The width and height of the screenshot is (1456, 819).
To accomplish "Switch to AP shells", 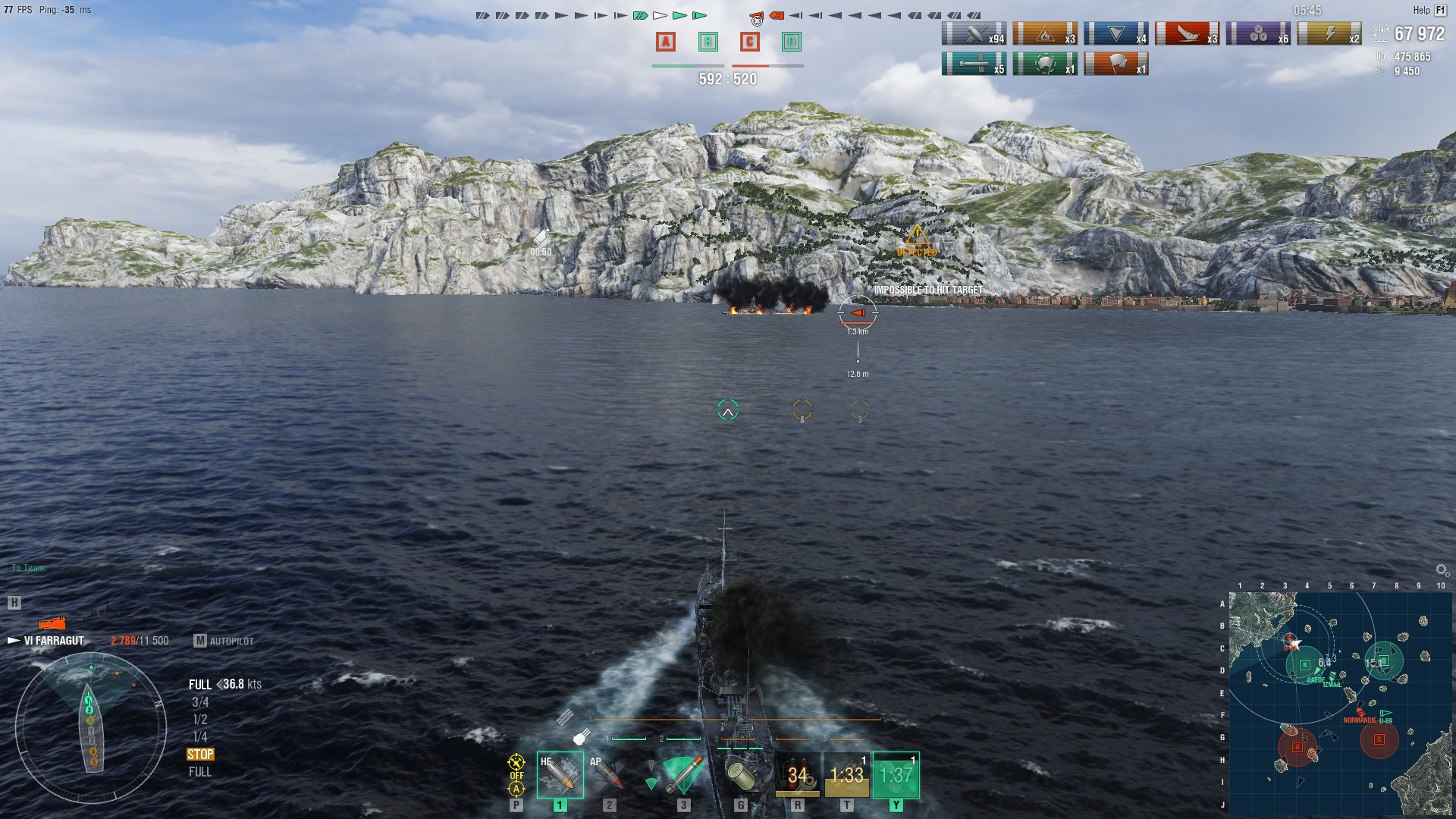I will pos(609,774).
